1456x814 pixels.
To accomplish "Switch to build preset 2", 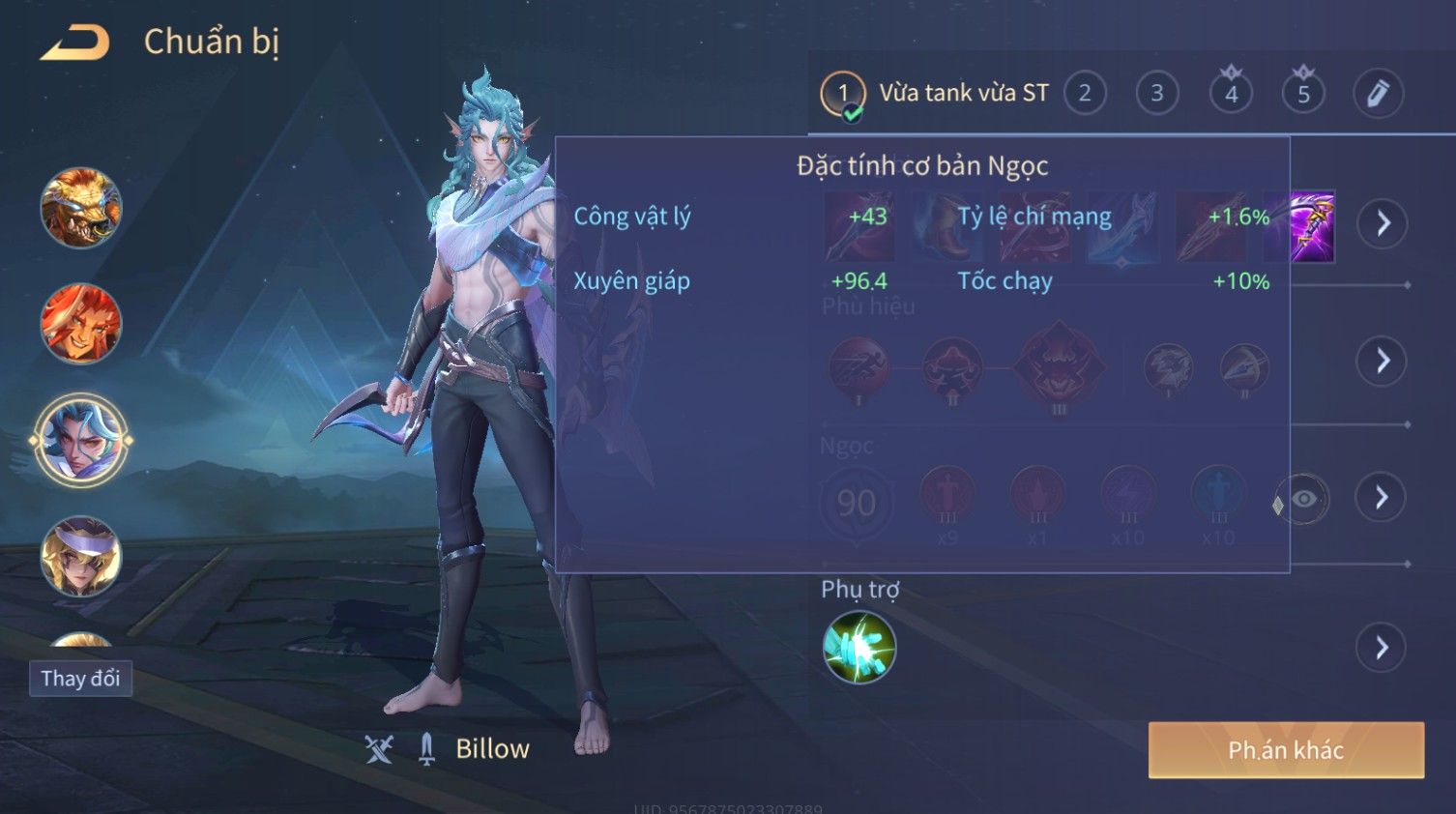I will pyautogui.click(x=1085, y=94).
